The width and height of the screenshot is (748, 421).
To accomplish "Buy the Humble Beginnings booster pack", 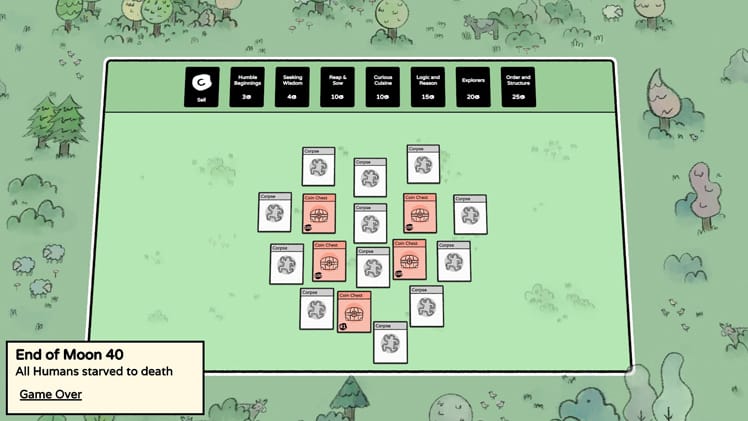I will click(x=247, y=87).
